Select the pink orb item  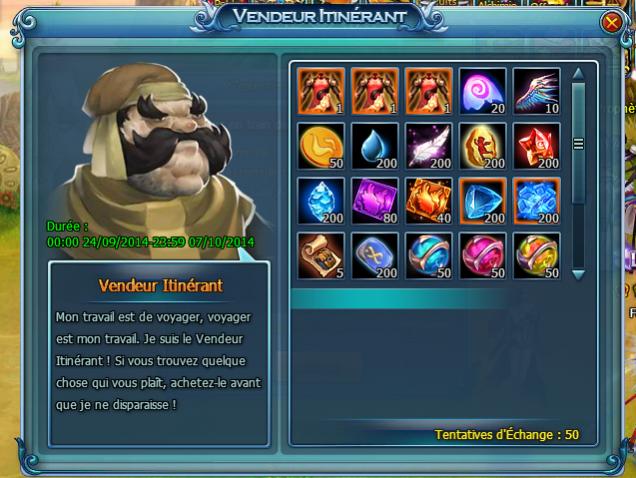point(483,255)
